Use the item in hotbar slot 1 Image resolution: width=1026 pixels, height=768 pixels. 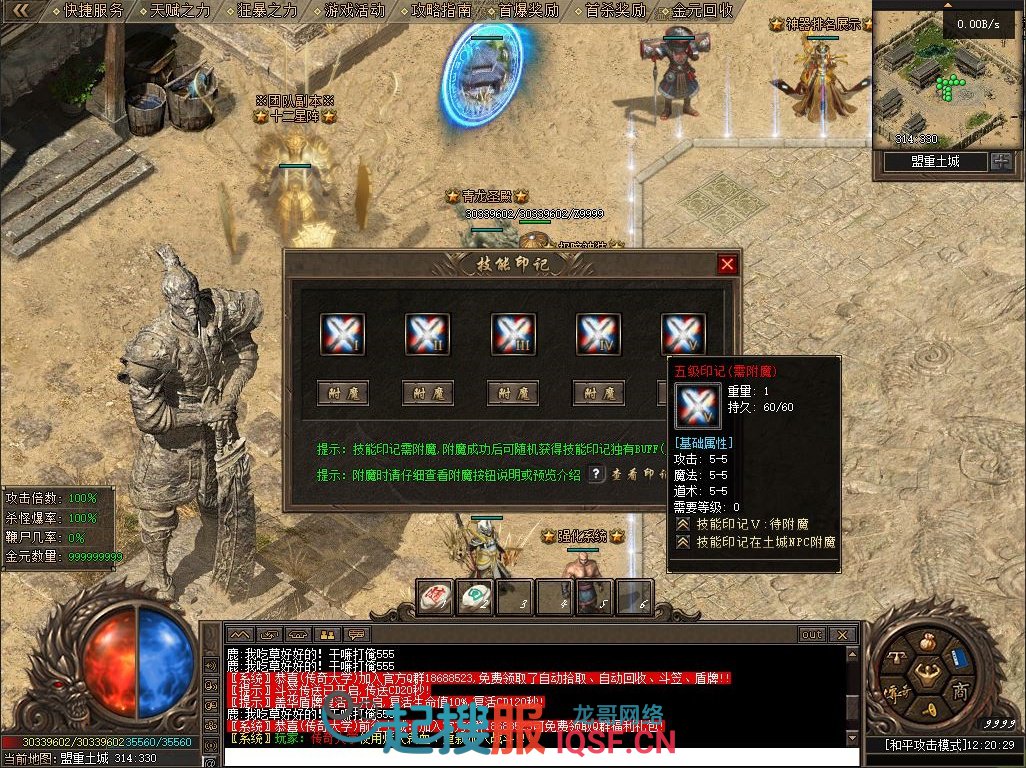click(x=434, y=597)
